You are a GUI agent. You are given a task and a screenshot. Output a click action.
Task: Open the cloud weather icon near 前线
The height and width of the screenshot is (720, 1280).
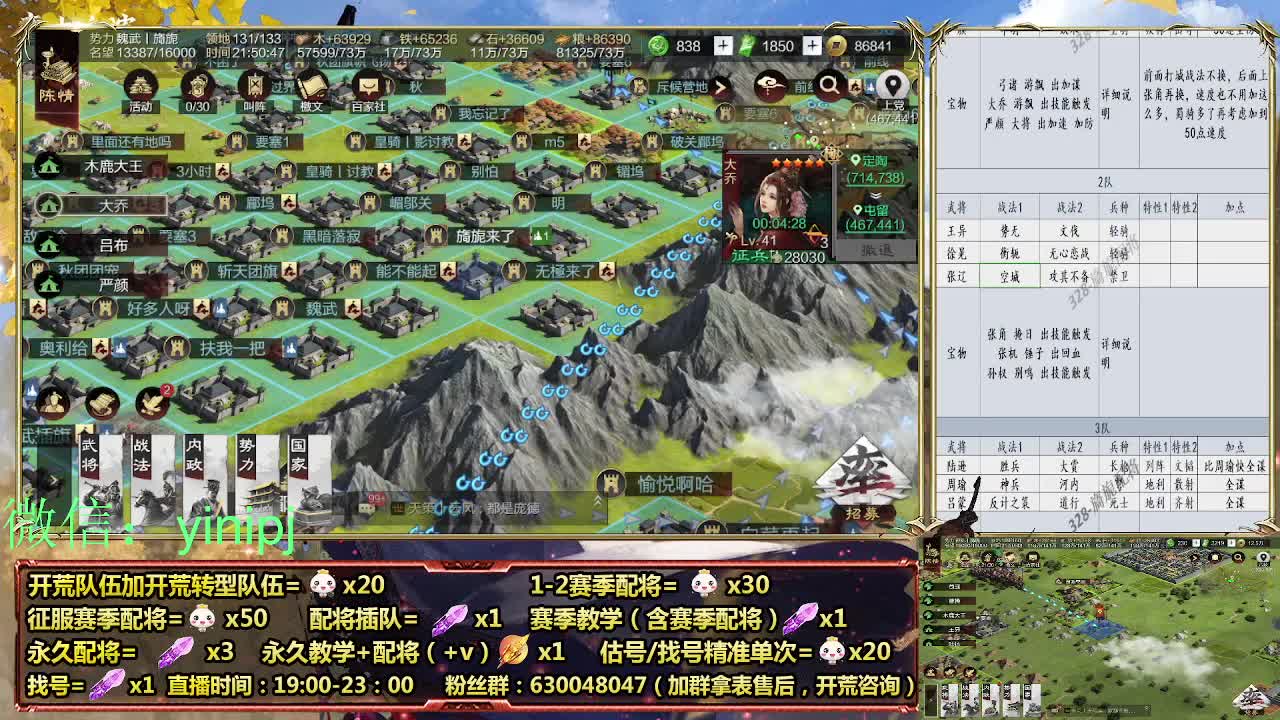point(768,84)
